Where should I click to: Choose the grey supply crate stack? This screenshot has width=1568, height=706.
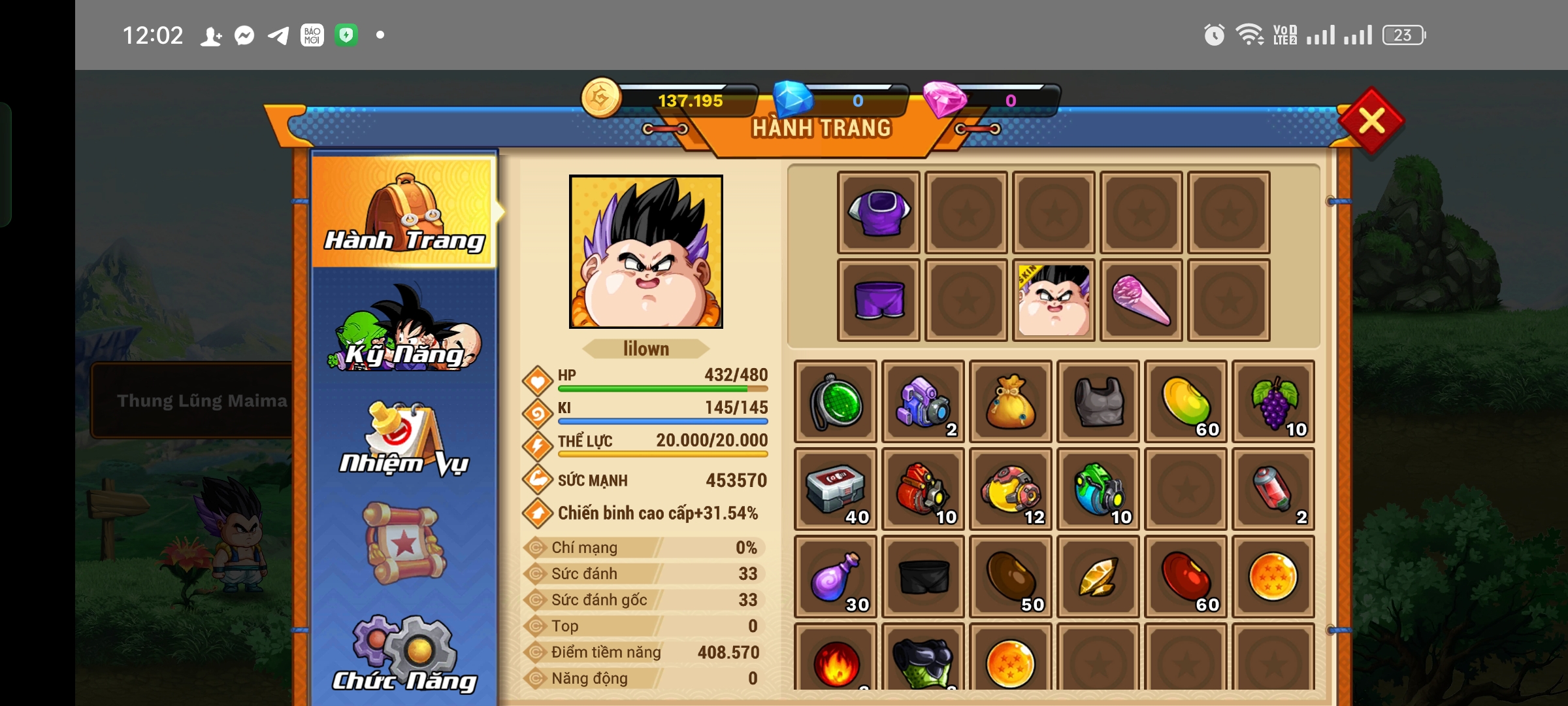pyautogui.click(x=836, y=489)
